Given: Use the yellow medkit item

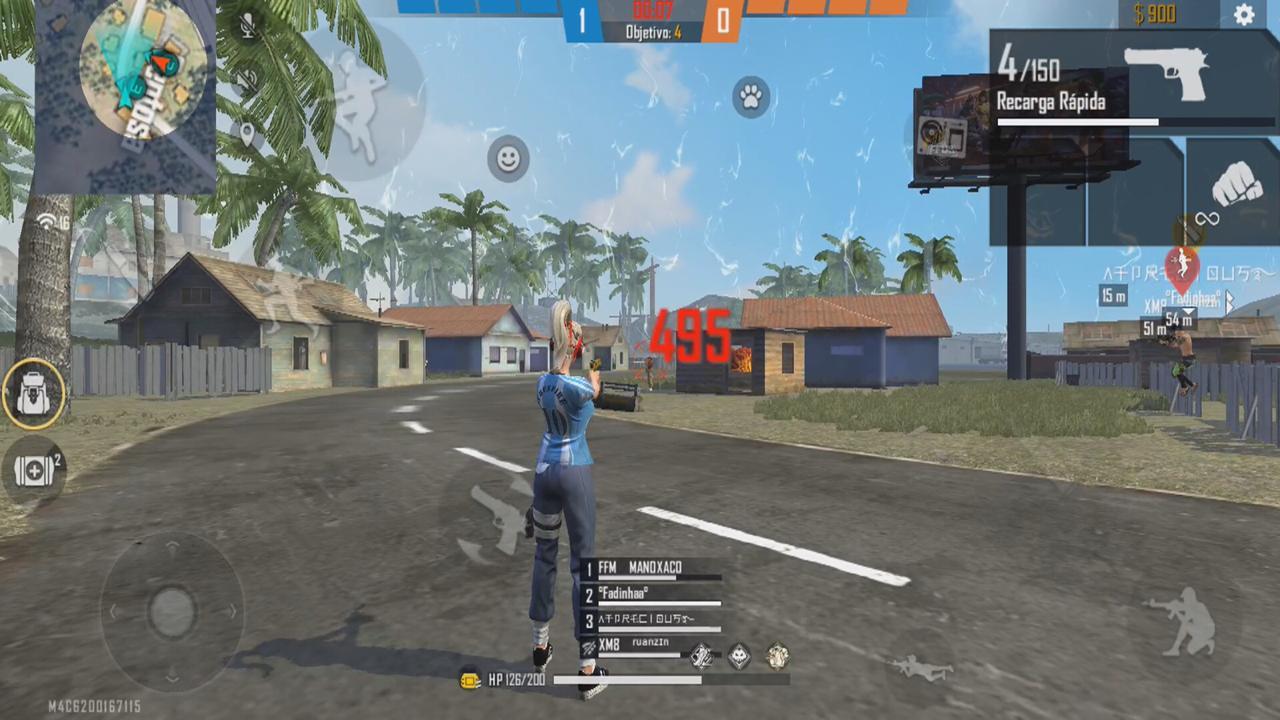Looking at the screenshot, I should click(469, 680).
